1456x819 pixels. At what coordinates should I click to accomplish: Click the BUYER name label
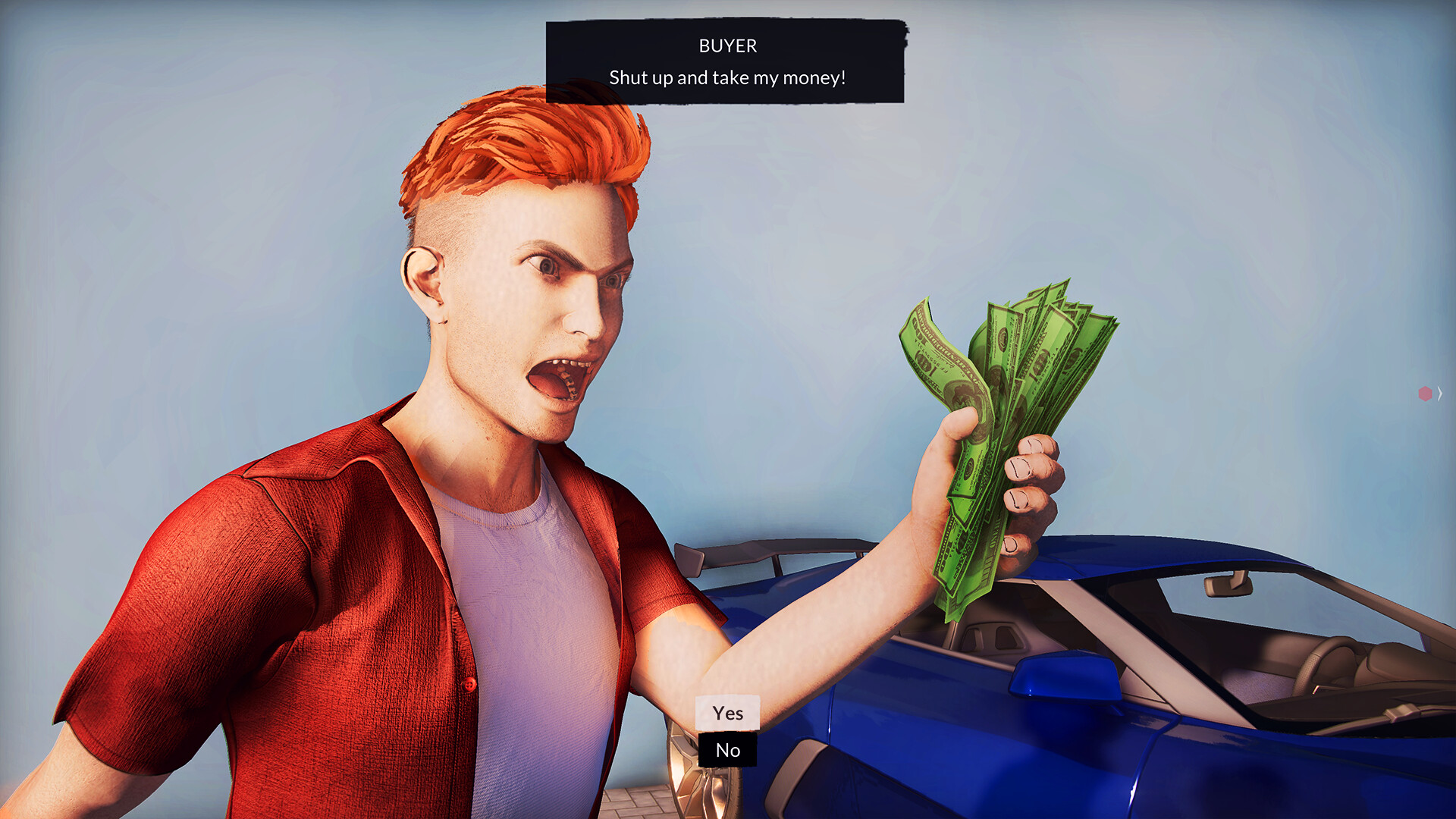(726, 45)
